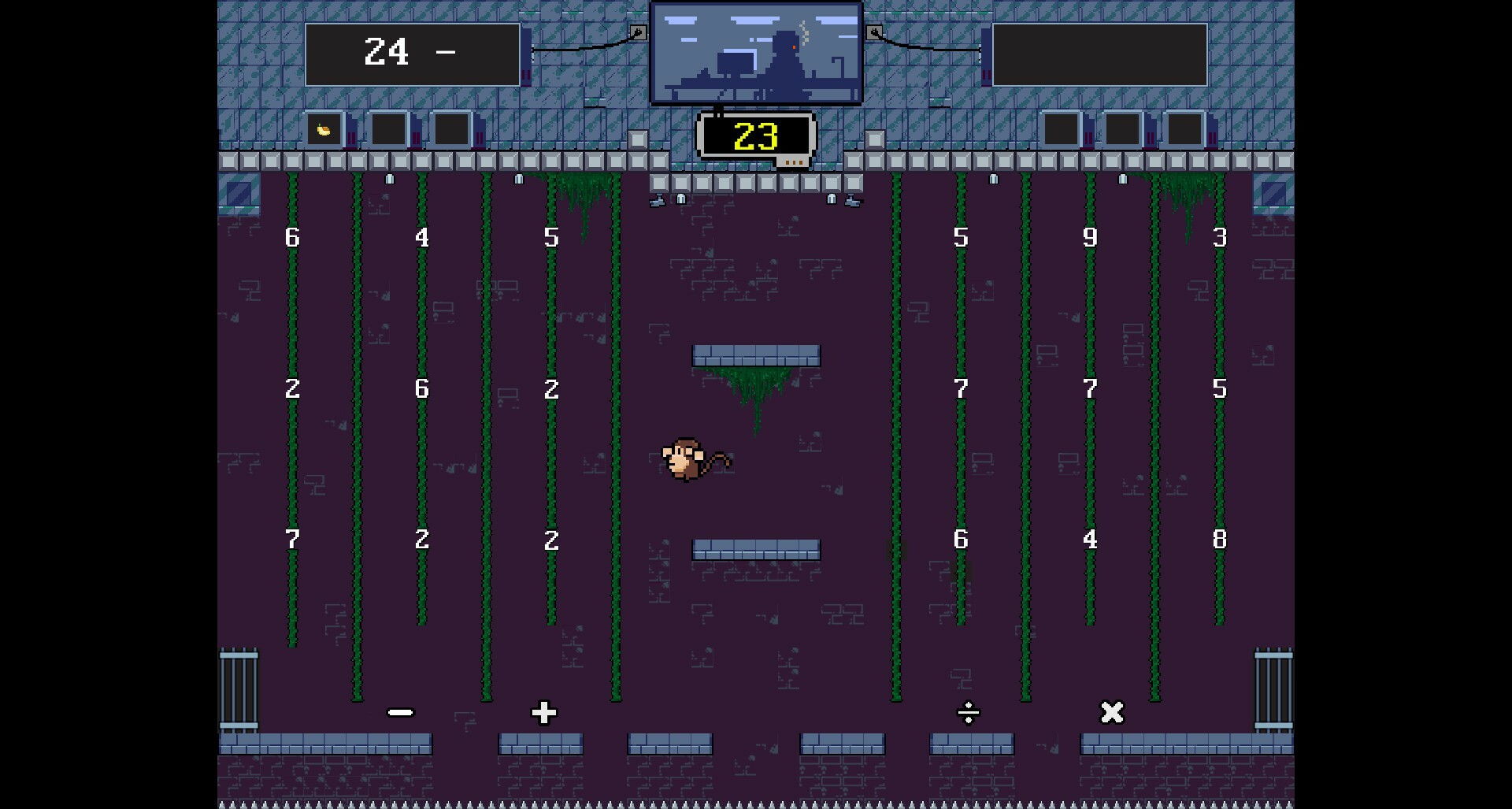
Task: Click the banana icon in the slot
Action: [x=324, y=129]
